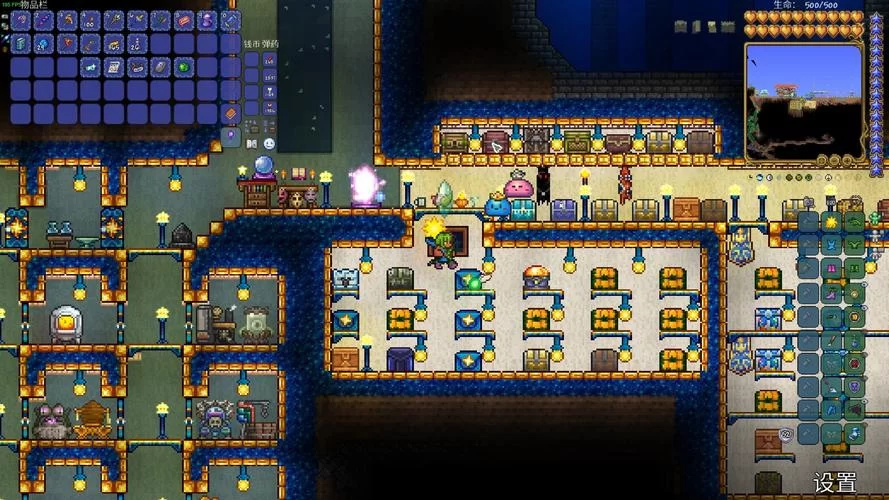Select the green chestplate armor slot
The width and height of the screenshot is (889, 500).
click(854, 245)
